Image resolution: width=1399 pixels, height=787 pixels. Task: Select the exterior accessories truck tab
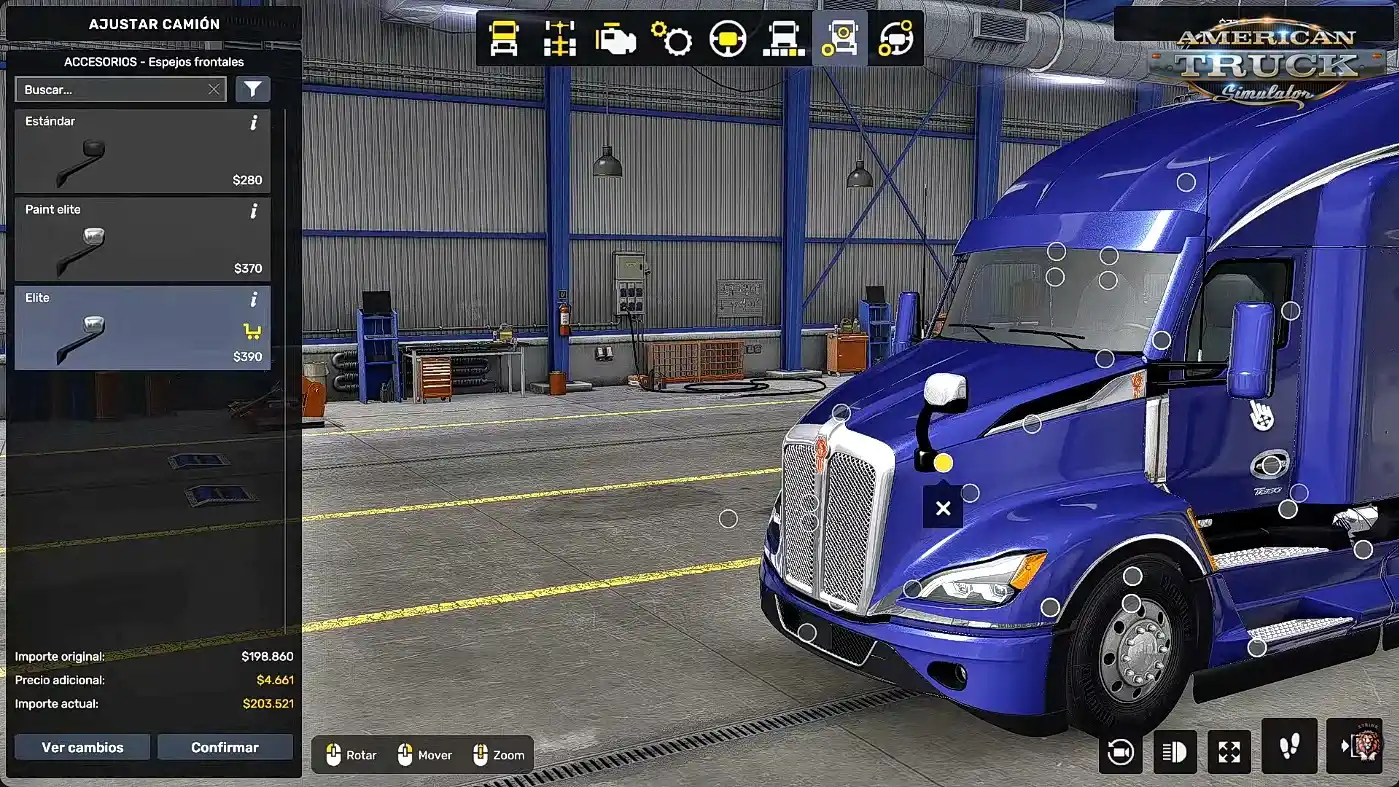pyautogui.click(x=840, y=39)
